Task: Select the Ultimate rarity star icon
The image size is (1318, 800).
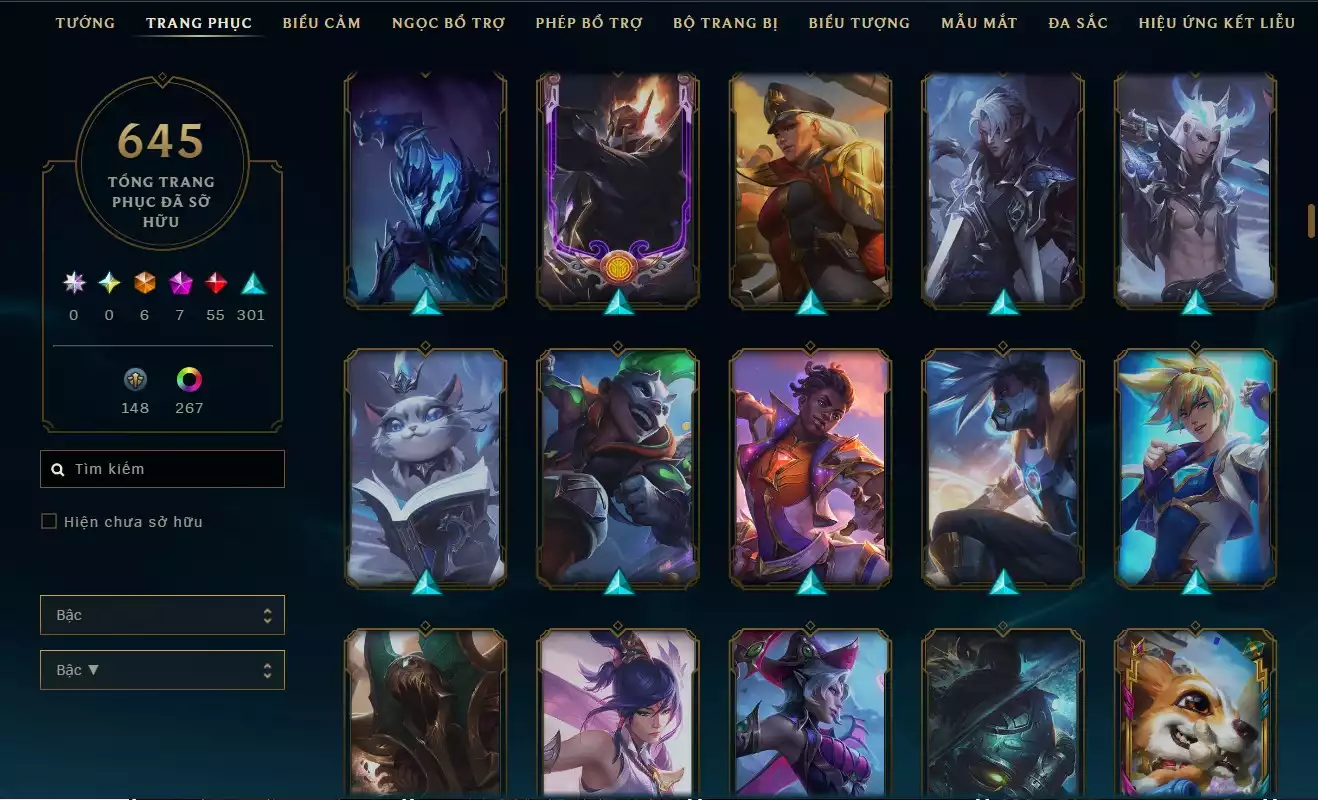Action: coord(72,282)
